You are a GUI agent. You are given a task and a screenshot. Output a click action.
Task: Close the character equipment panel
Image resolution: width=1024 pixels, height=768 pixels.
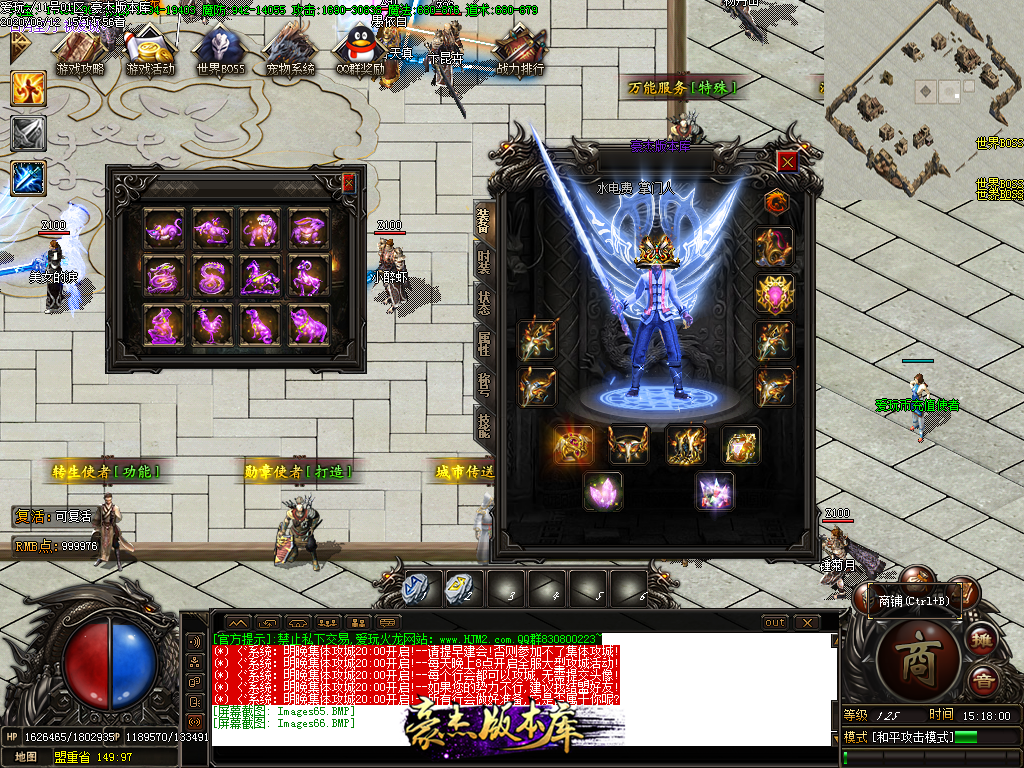(x=788, y=162)
